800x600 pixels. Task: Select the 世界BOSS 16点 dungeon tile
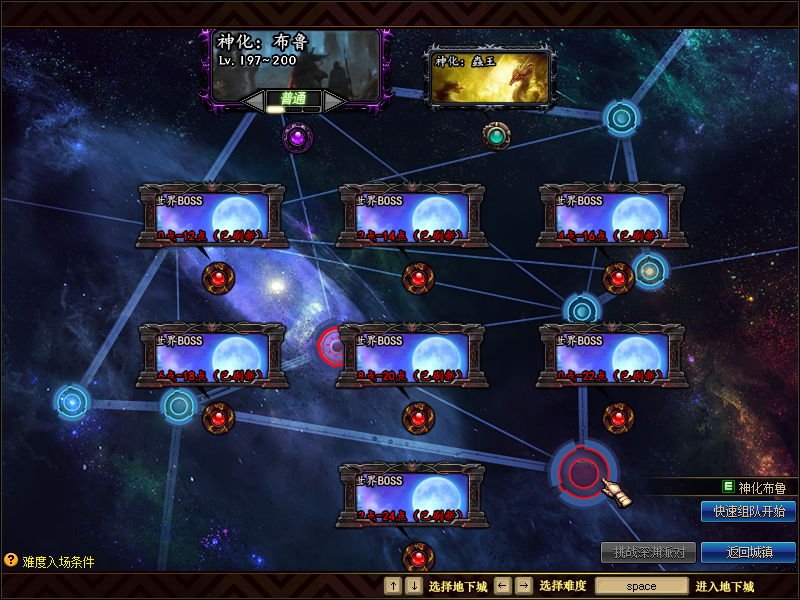[613, 214]
